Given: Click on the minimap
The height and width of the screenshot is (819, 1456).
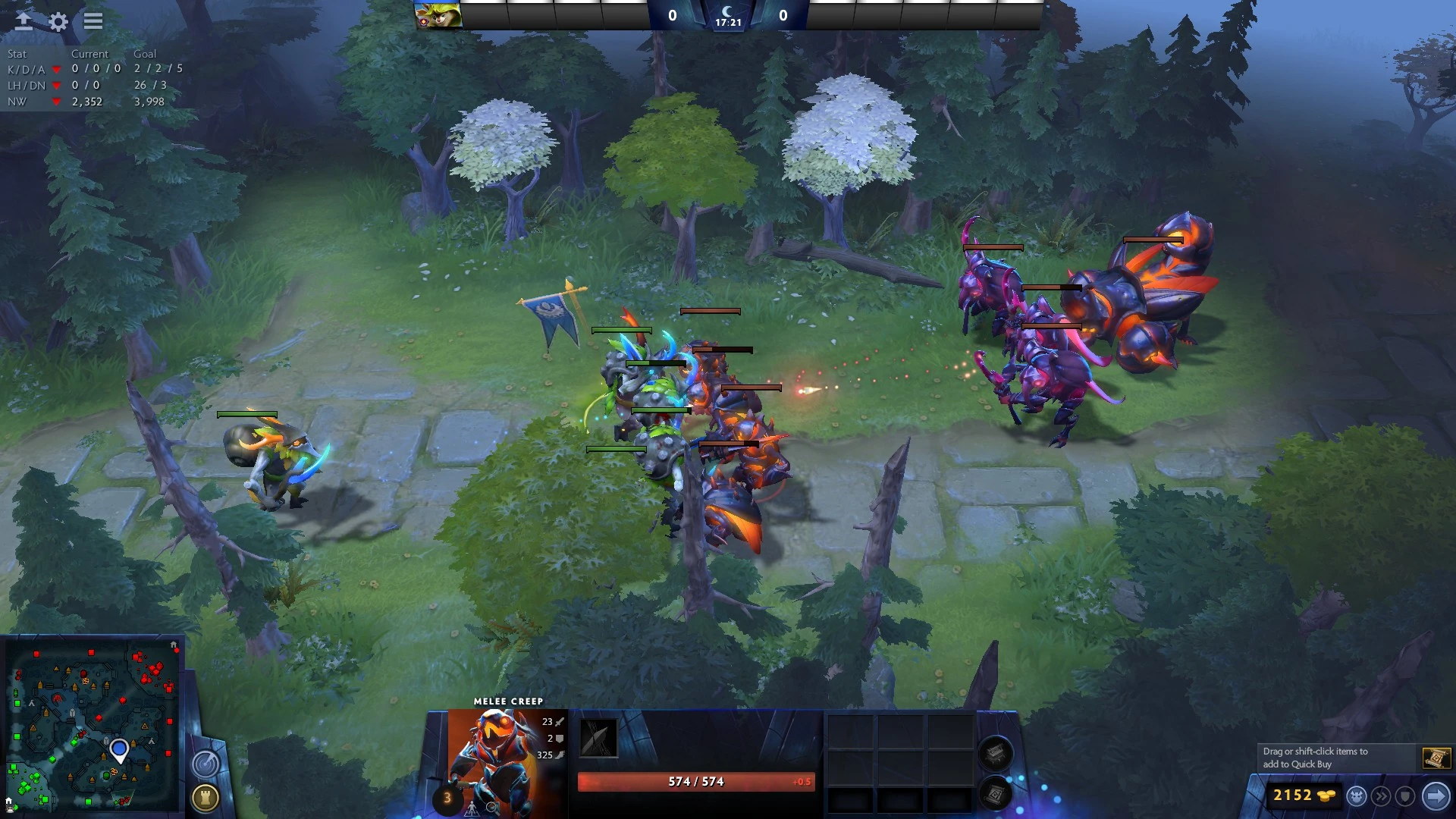Looking at the screenshot, I should [93, 724].
